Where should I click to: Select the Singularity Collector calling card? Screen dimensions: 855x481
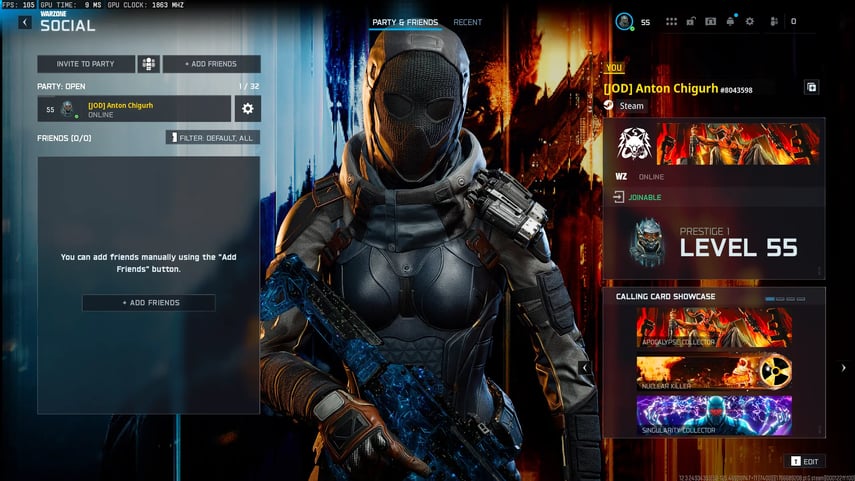[x=714, y=415]
